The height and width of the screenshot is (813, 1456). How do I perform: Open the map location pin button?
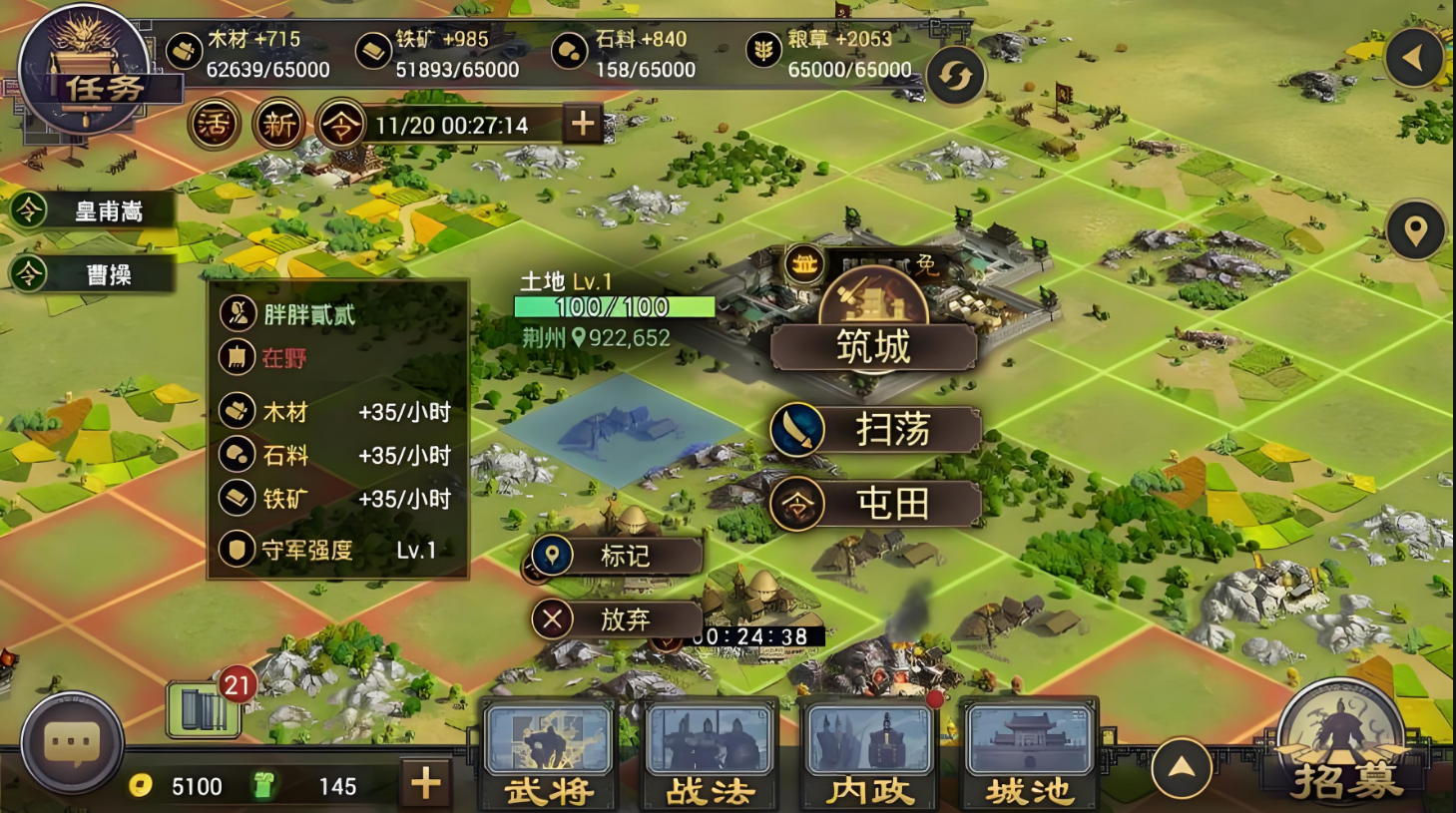point(1415,230)
